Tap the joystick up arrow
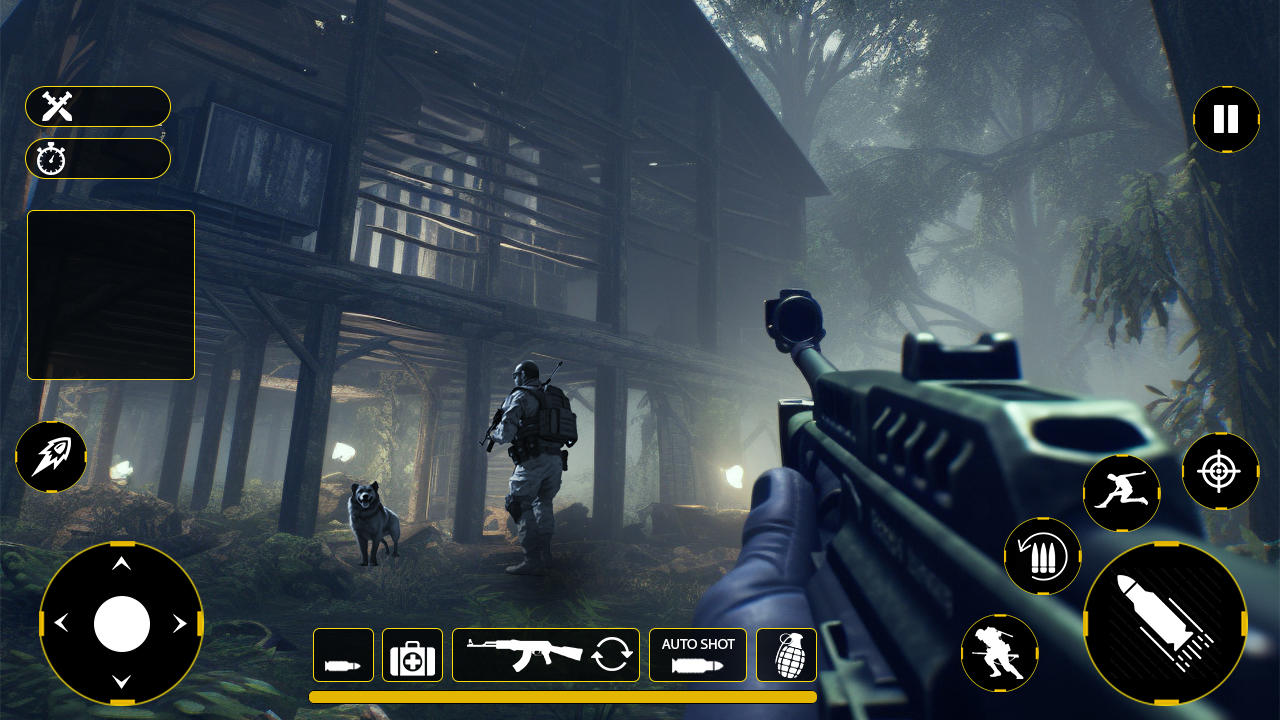This screenshot has height=720, width=1280. click(123, 564)
